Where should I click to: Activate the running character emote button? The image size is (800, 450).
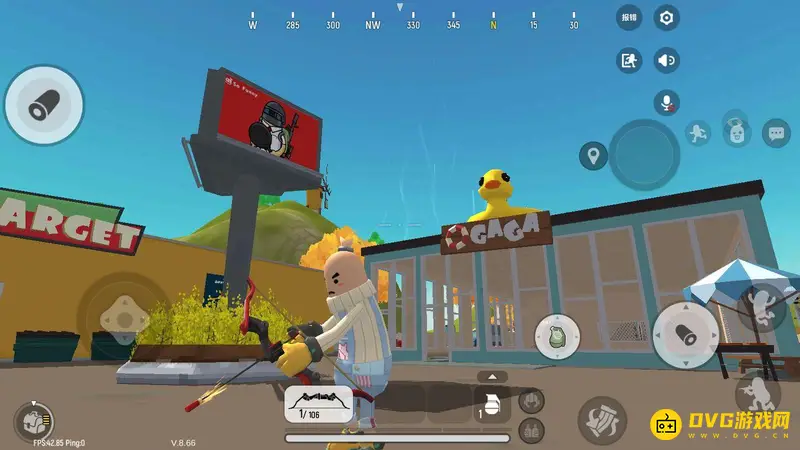(x=697, y=132)
